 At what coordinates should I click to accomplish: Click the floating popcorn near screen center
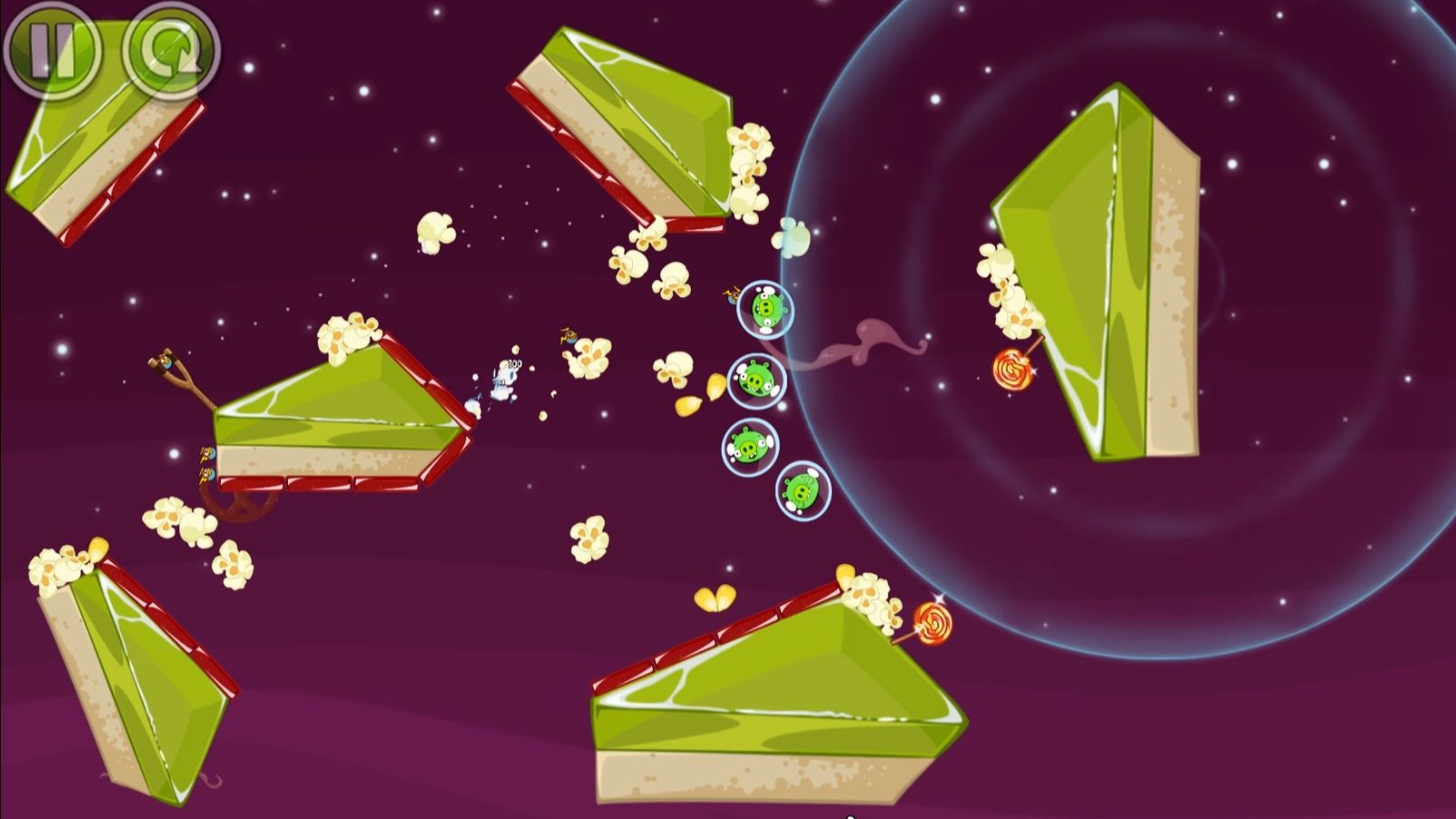coord(589,358)
